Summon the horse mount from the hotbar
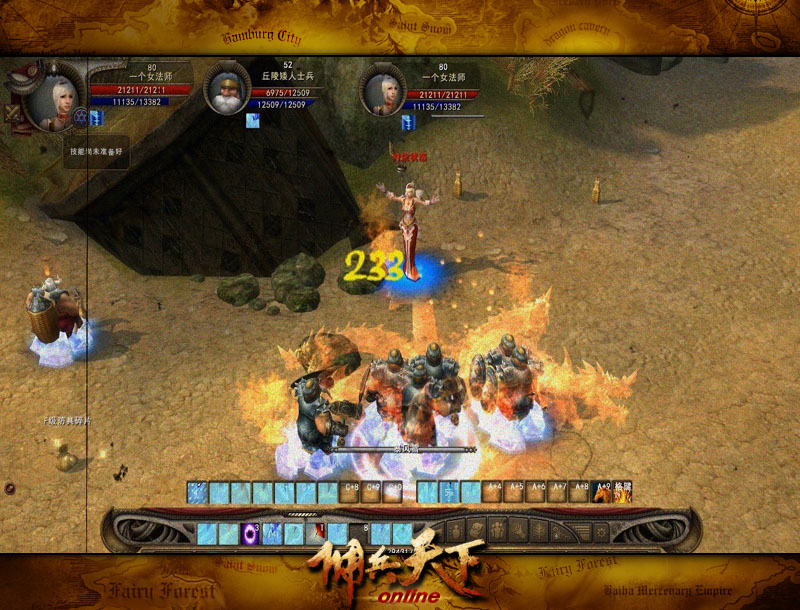This screenshot has height=610, width=800. [x=604, y=492]
